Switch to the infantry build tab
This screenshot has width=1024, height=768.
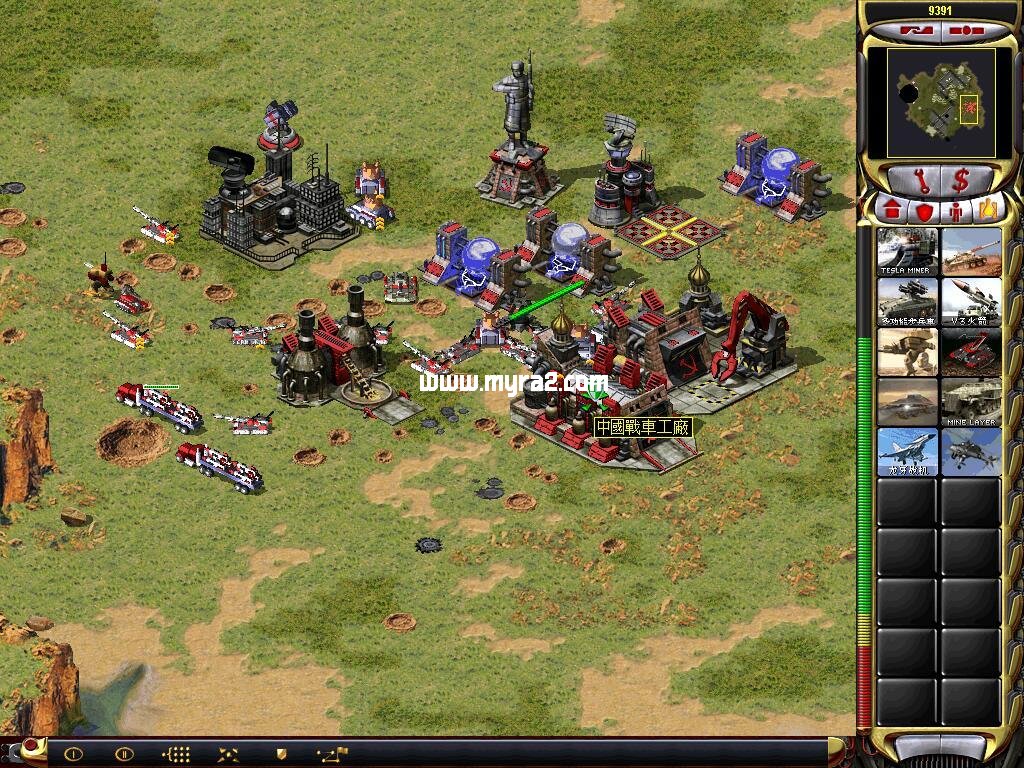956,211
